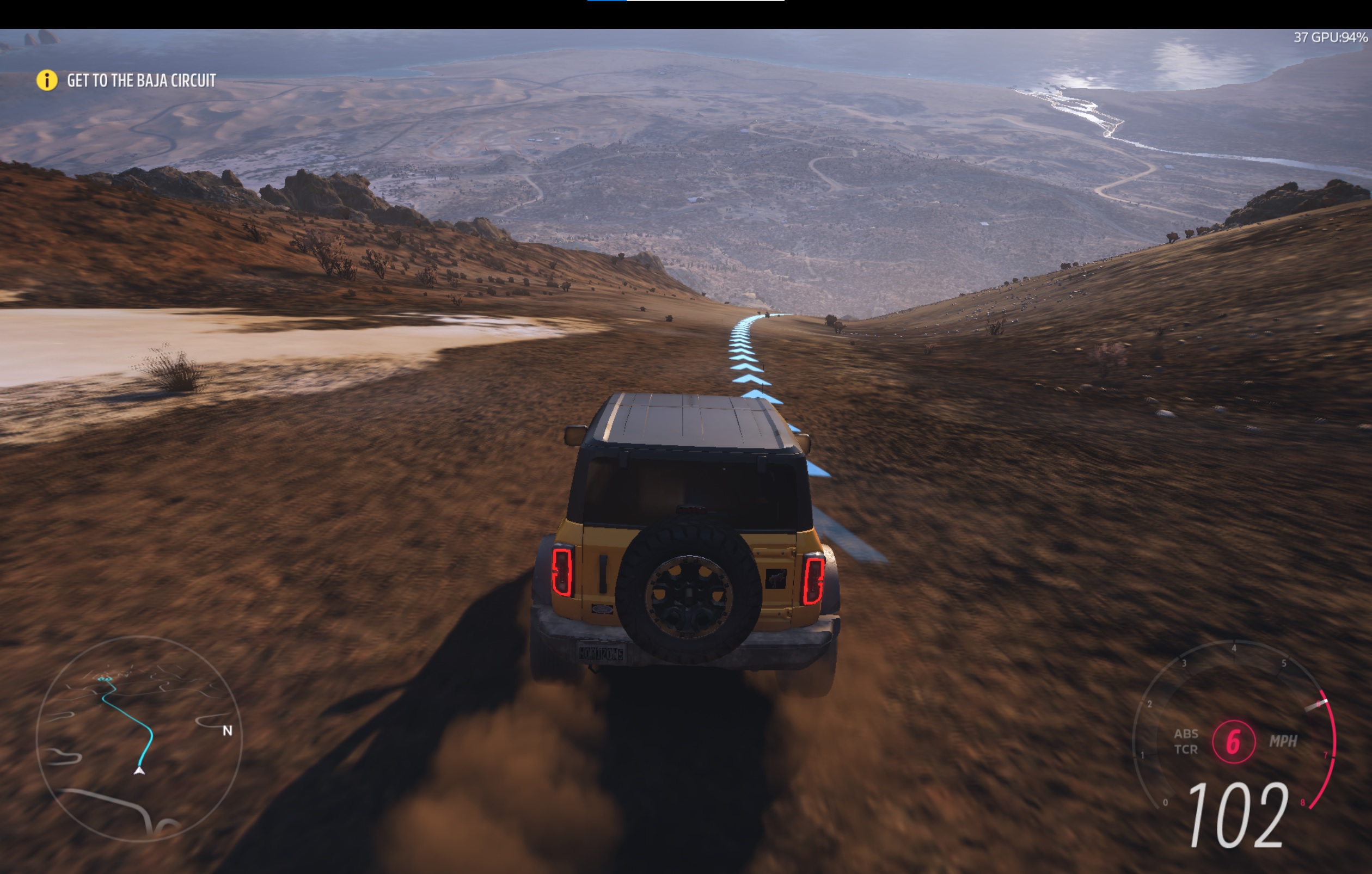Click the yellow info icon beside the objective
The image size is (1372, 874).
(x=47, y=81)
